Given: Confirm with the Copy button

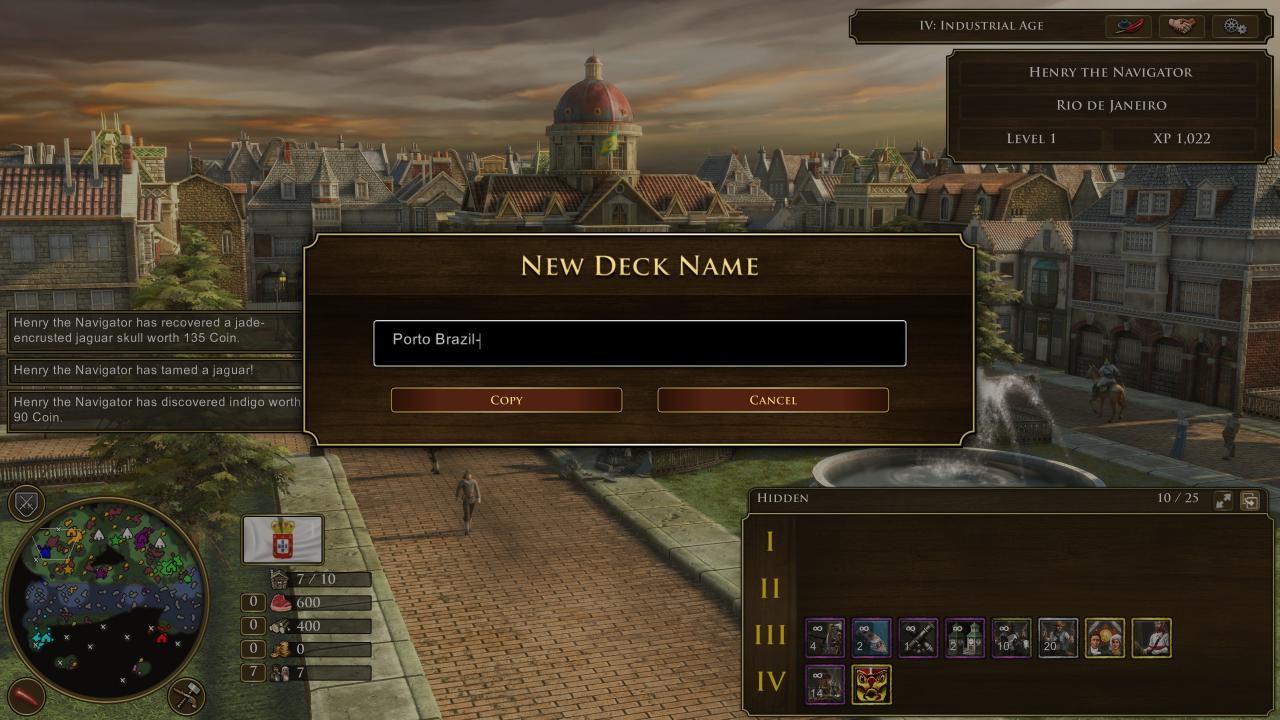Looking at the screenshot, I should tap(506, 400).
